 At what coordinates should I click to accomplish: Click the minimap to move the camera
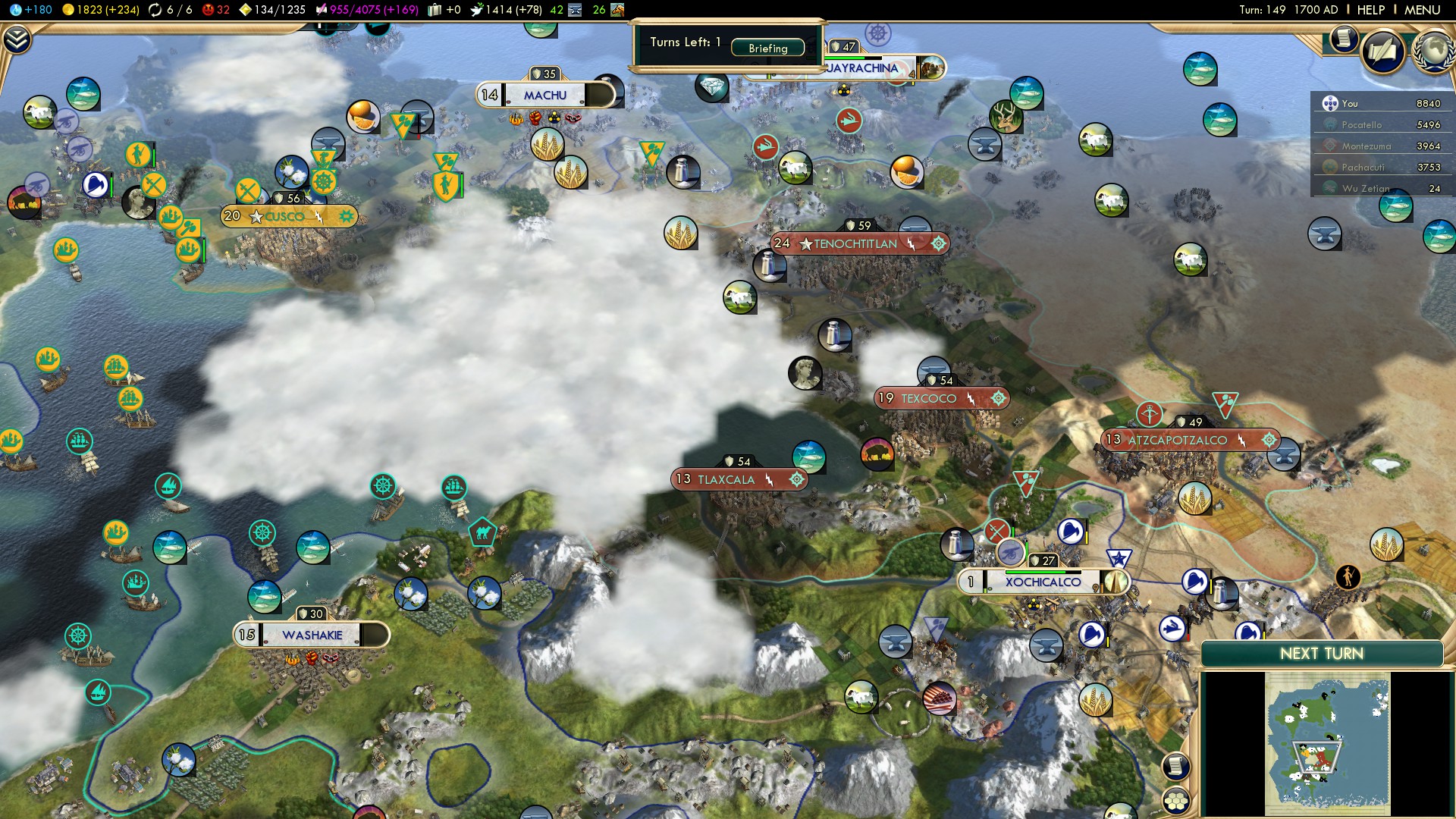[1327, 743]
